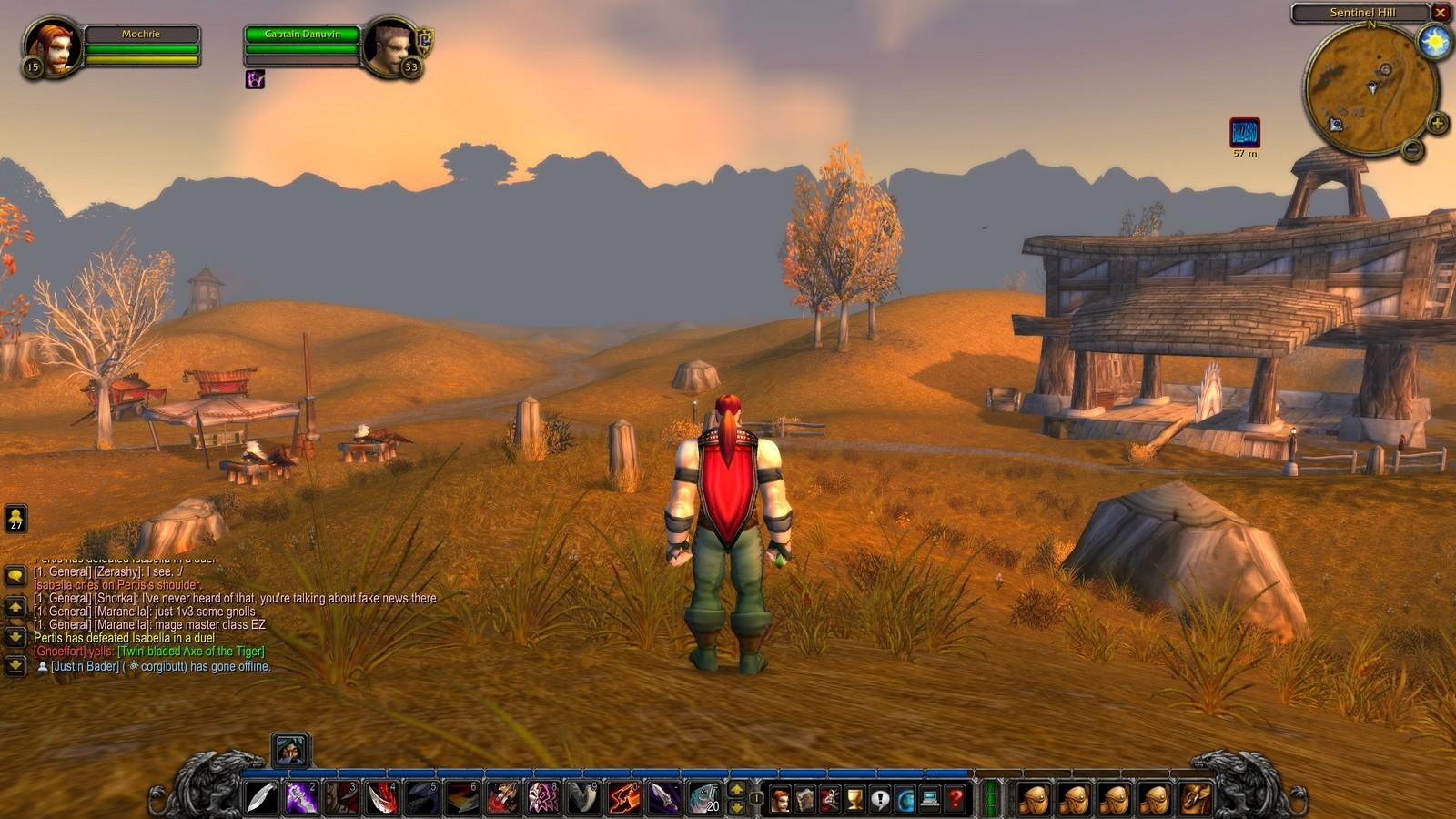Click the sun time-of-day indicator
Screen dimensions: 1456x819
point(1434,42)
